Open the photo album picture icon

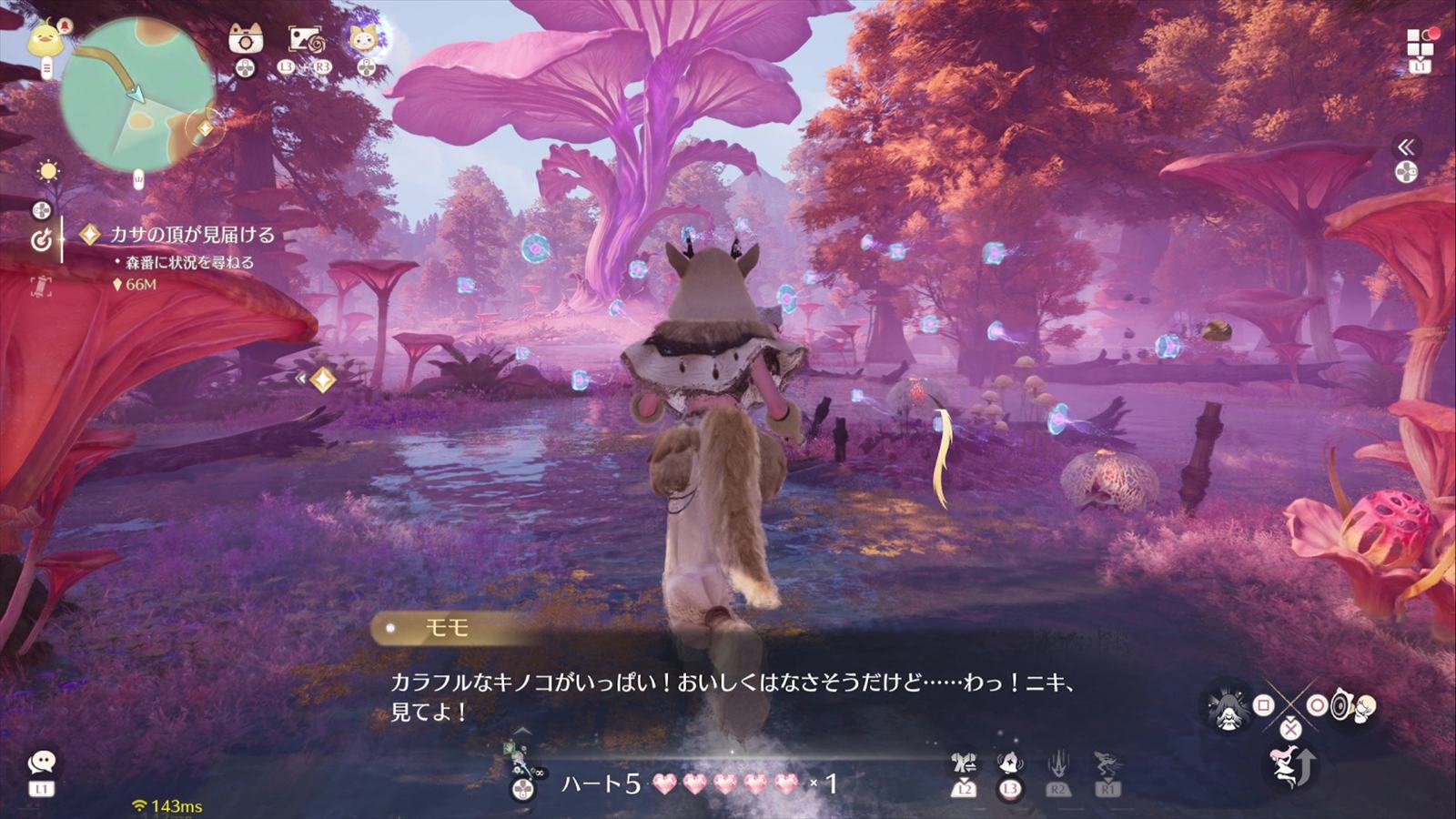coord(305,39)
